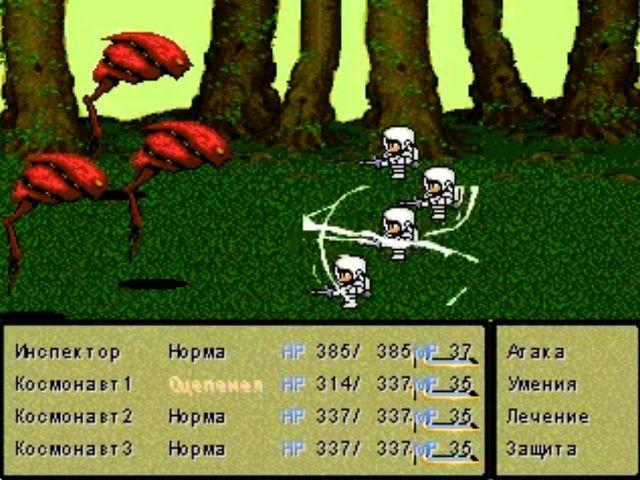
Task: Choose the Атака command
Action: tap(536, 352)
